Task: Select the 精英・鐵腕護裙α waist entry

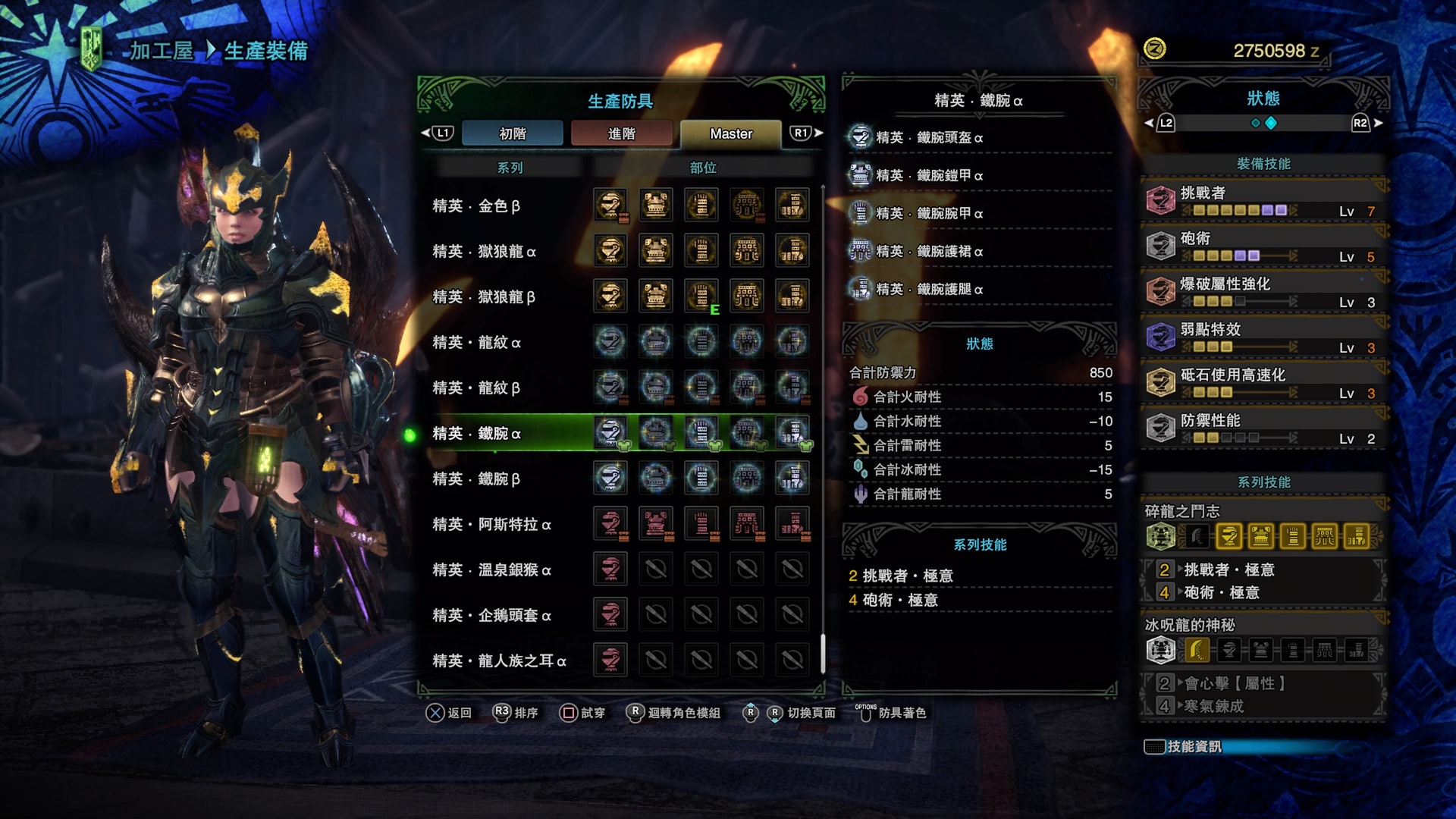Action: pos(929,252)
